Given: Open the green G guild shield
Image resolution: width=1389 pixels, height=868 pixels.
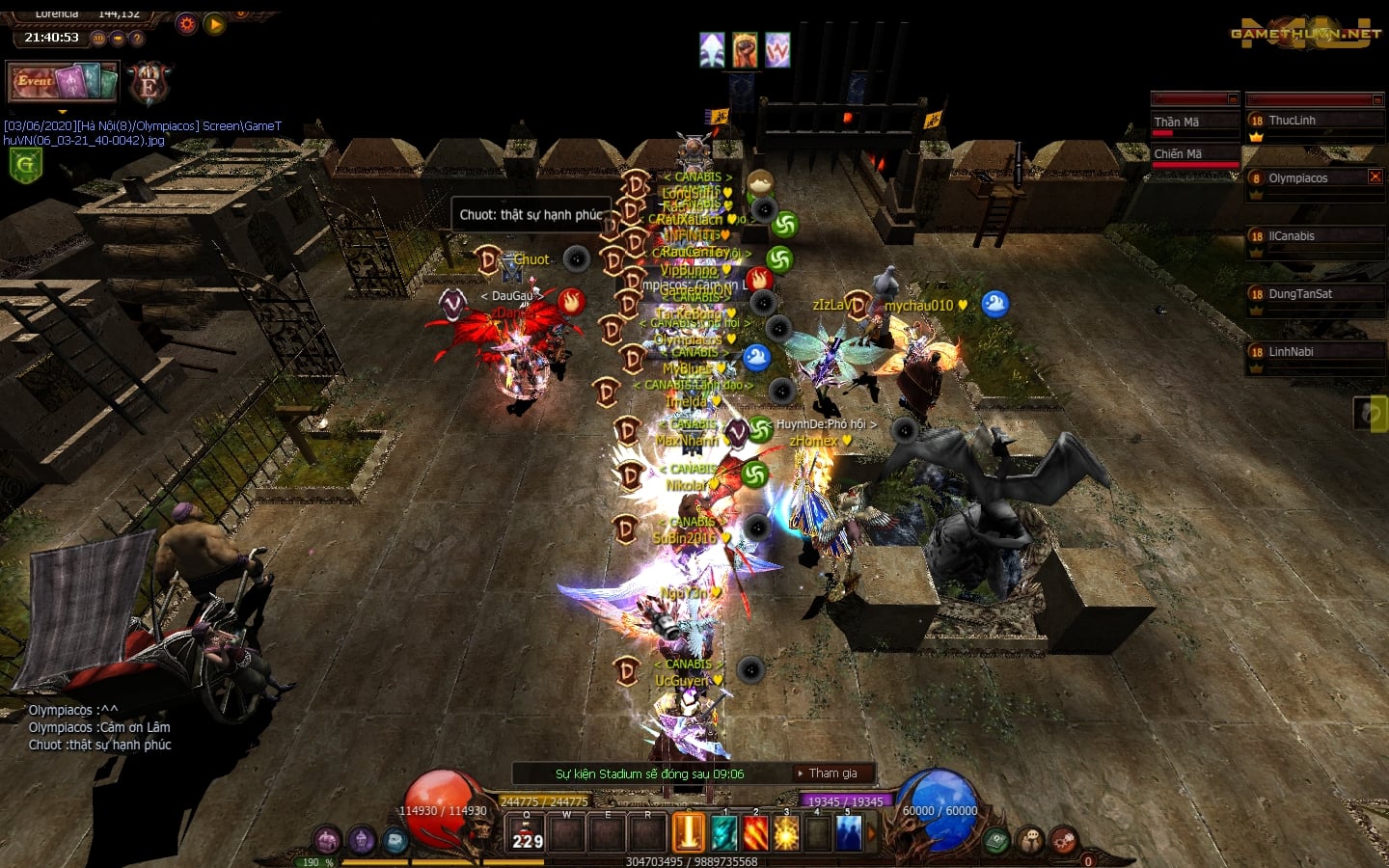Looking at the screenshot, I should pos(25,166).
